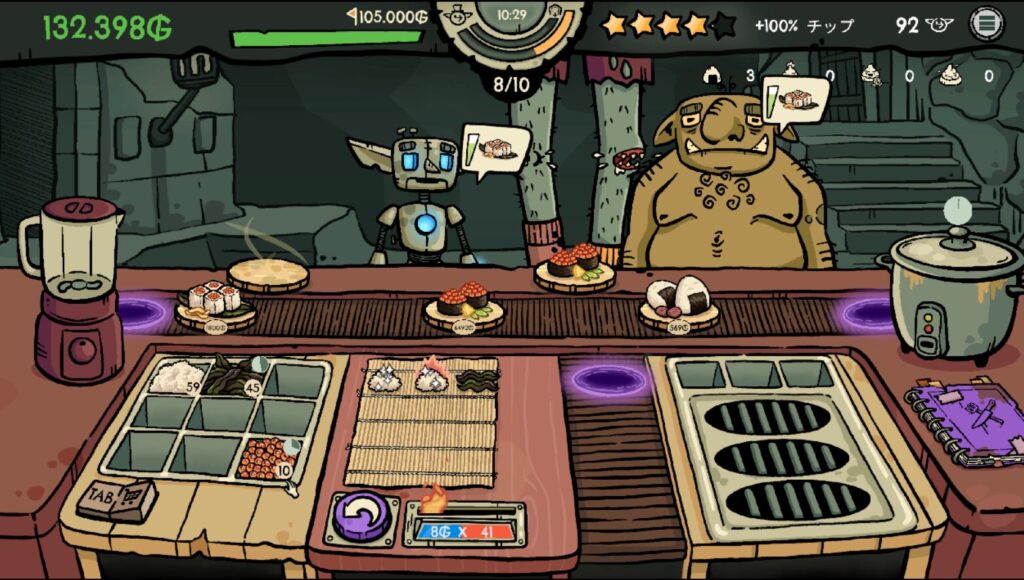The height and width of the screenshot is (580, 1024).
Task: Click the robot customer's order bubble
Action: pyautogui.click(x=497, y=150)
